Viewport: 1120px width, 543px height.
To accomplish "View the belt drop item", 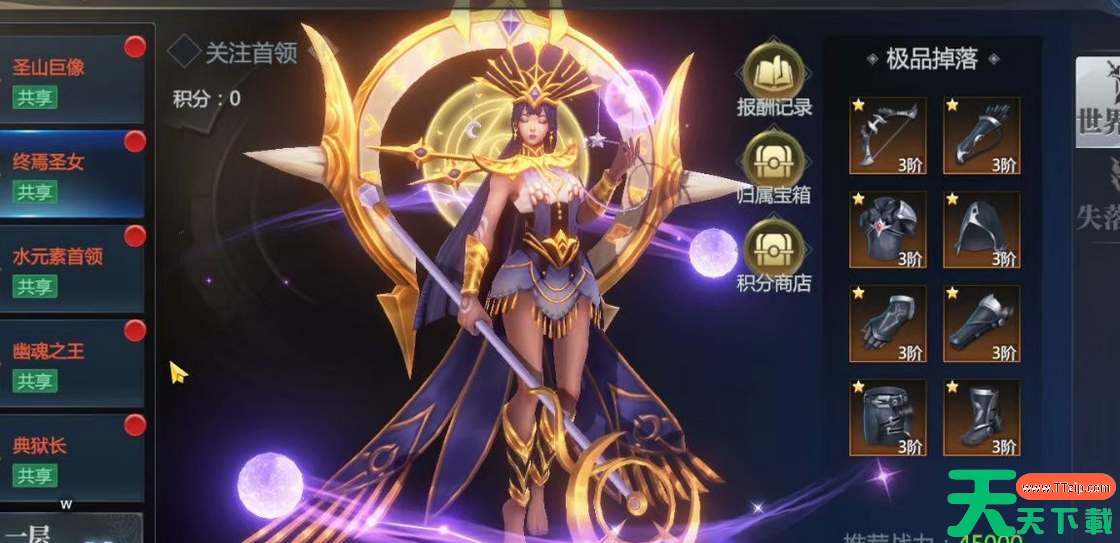I will [x=887, y=417].
